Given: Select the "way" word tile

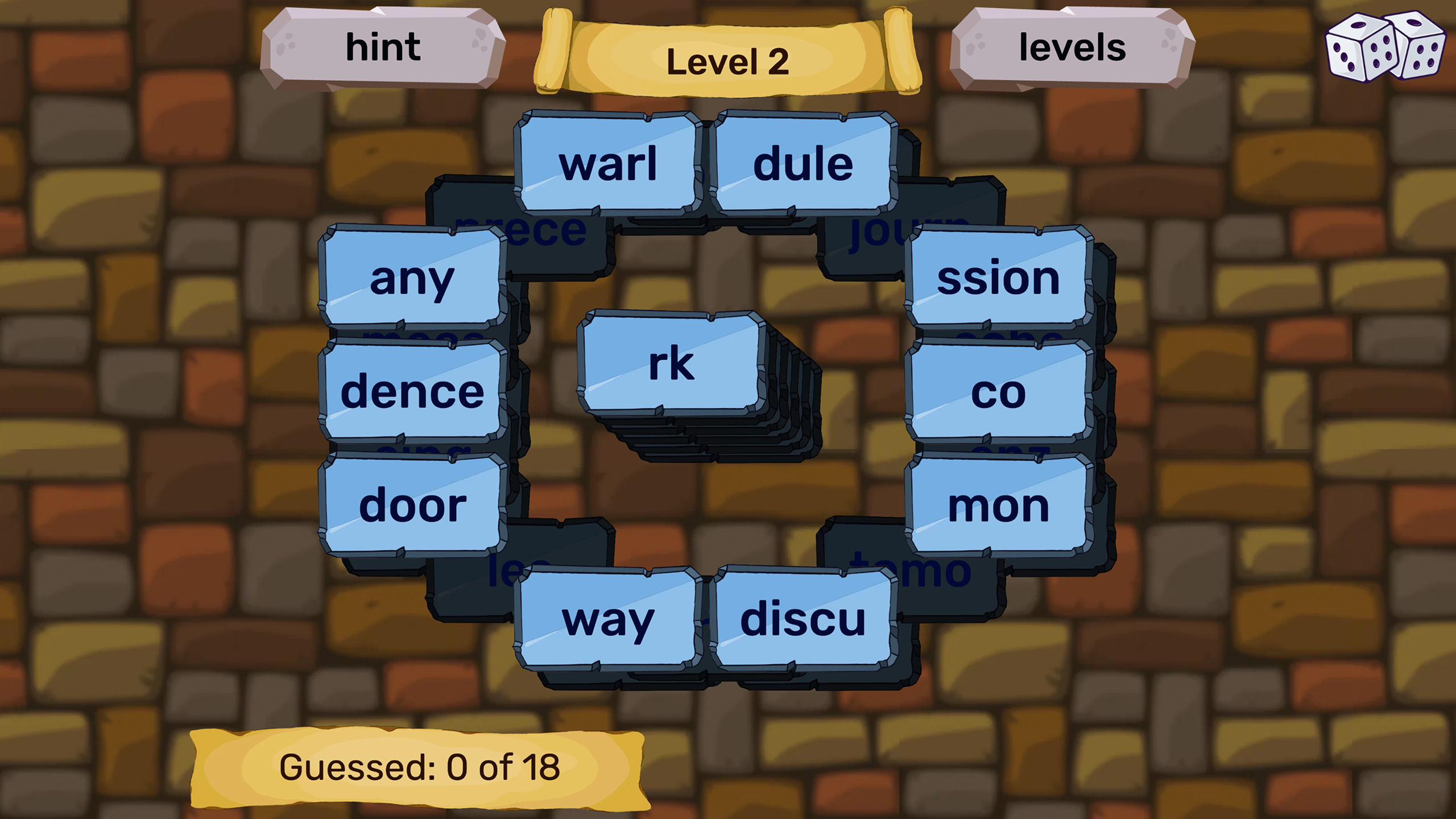Looking at the screenshot, I should point(607,622).
